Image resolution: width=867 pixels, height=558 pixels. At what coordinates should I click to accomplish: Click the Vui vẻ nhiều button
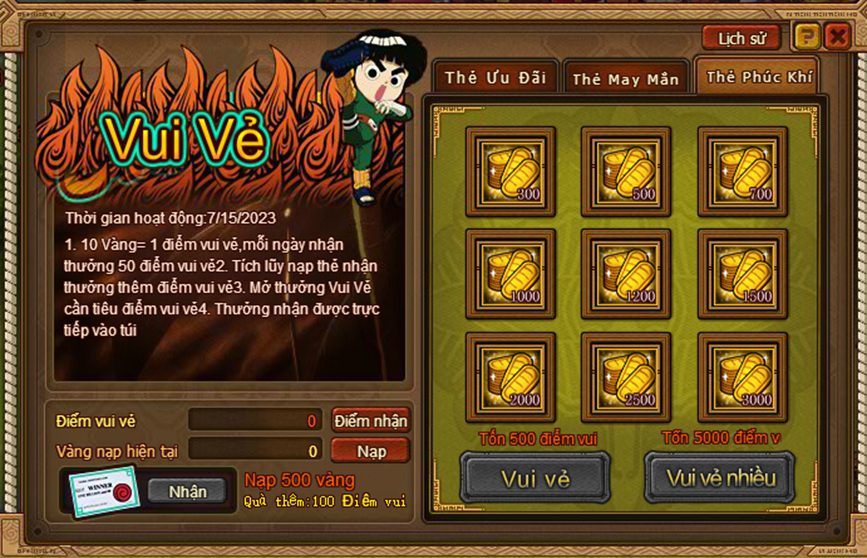pos(718,478)
